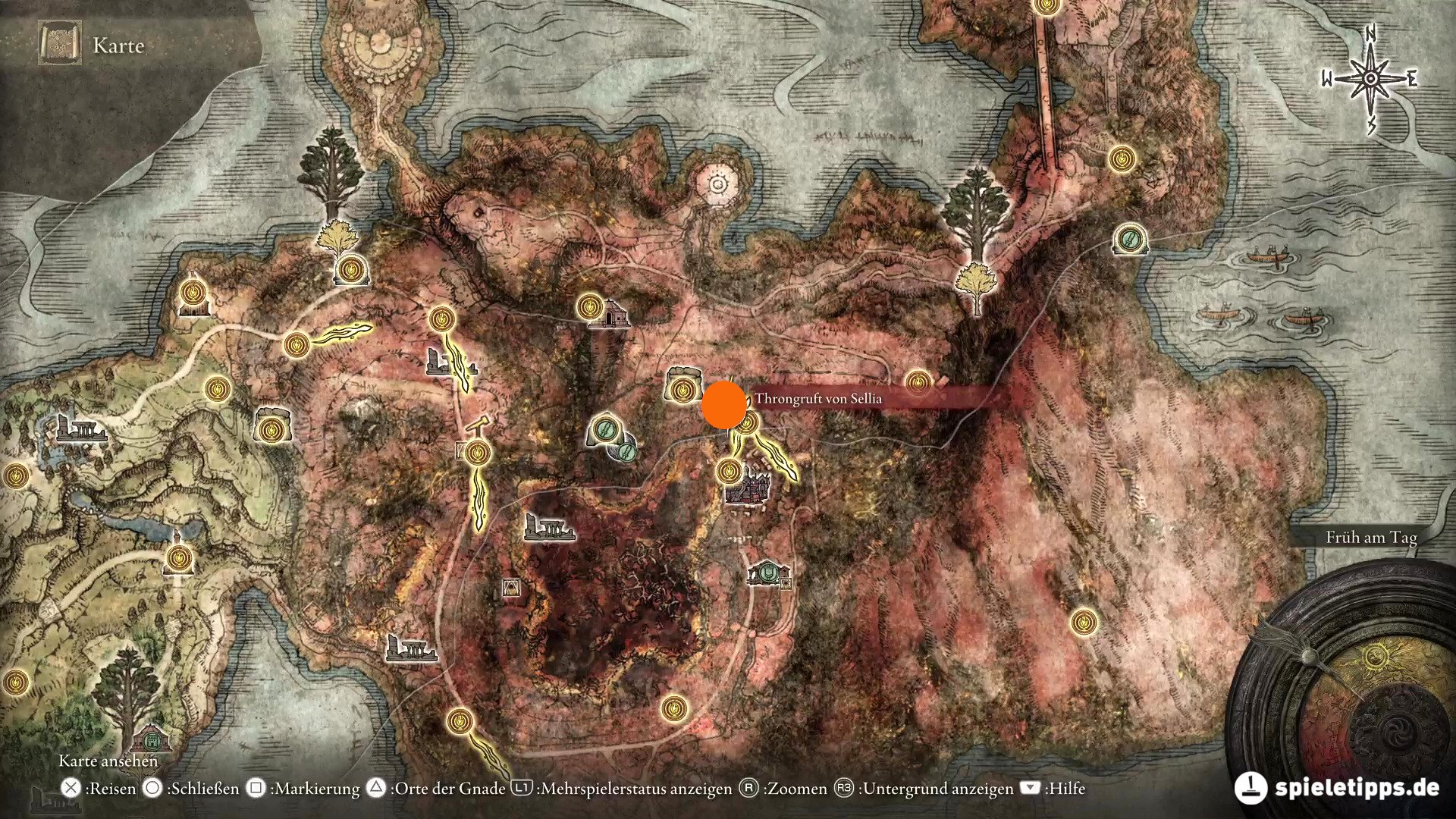Select the Sellia town icon

(x=748, y=487)
